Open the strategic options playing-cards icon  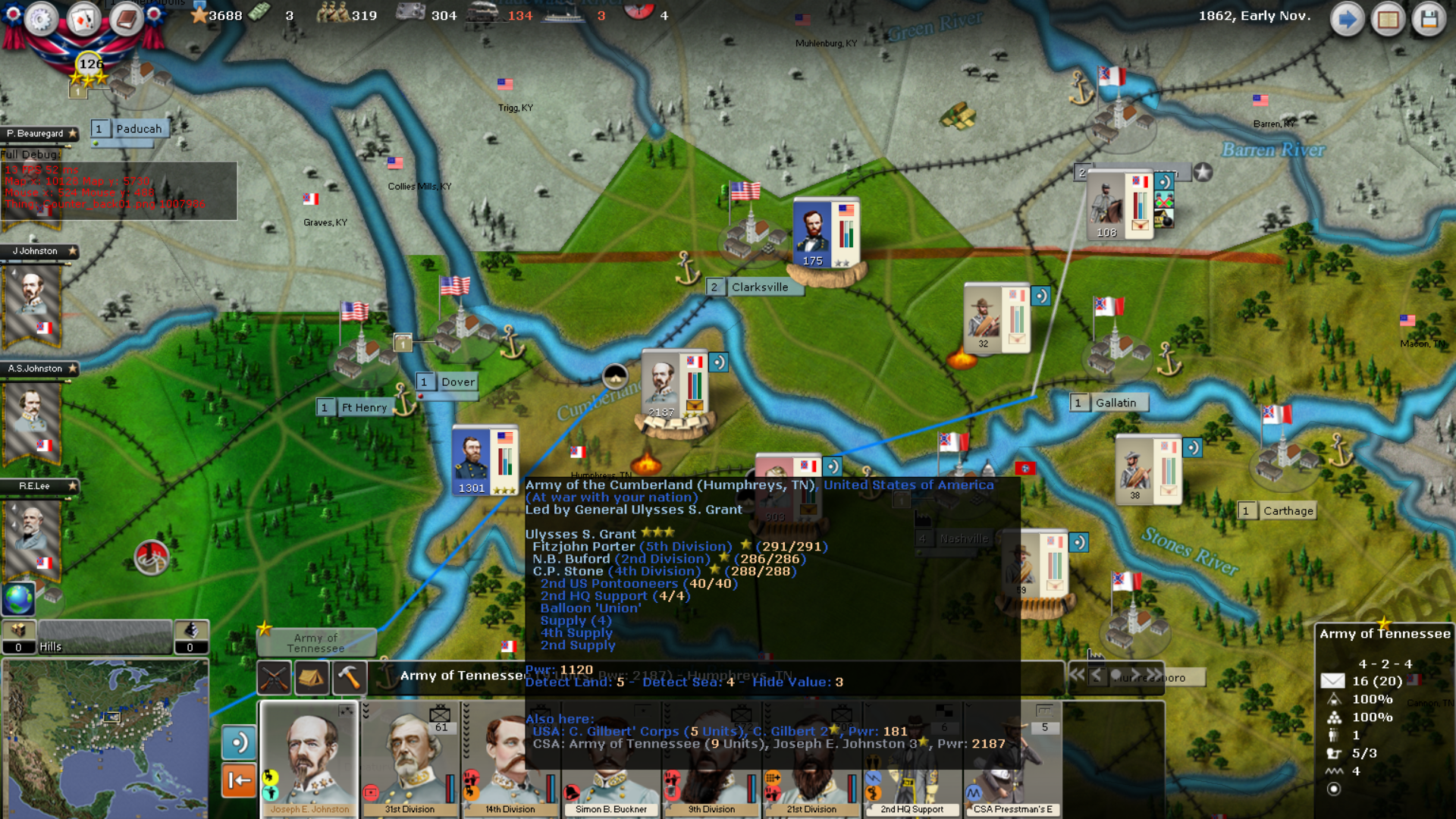pyautogui.click(x=83, y=18)
